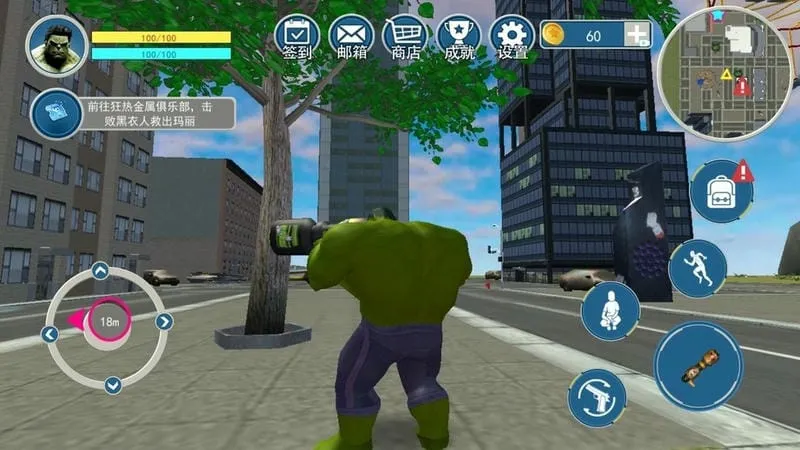View the 成就 achievements
Image resolution: width=800 pixels, height=450 pixels.
pos(459,36)
